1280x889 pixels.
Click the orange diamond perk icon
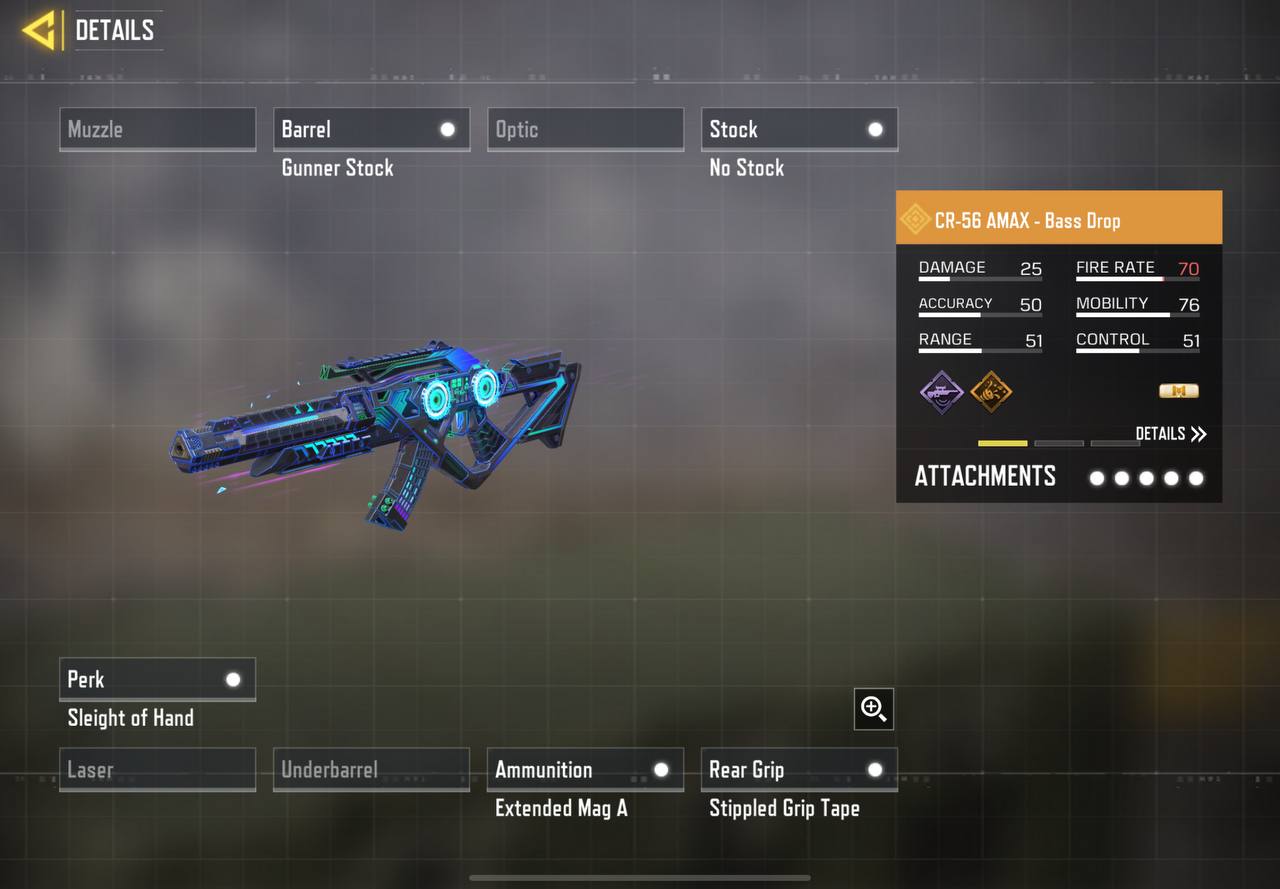[991, 391]
